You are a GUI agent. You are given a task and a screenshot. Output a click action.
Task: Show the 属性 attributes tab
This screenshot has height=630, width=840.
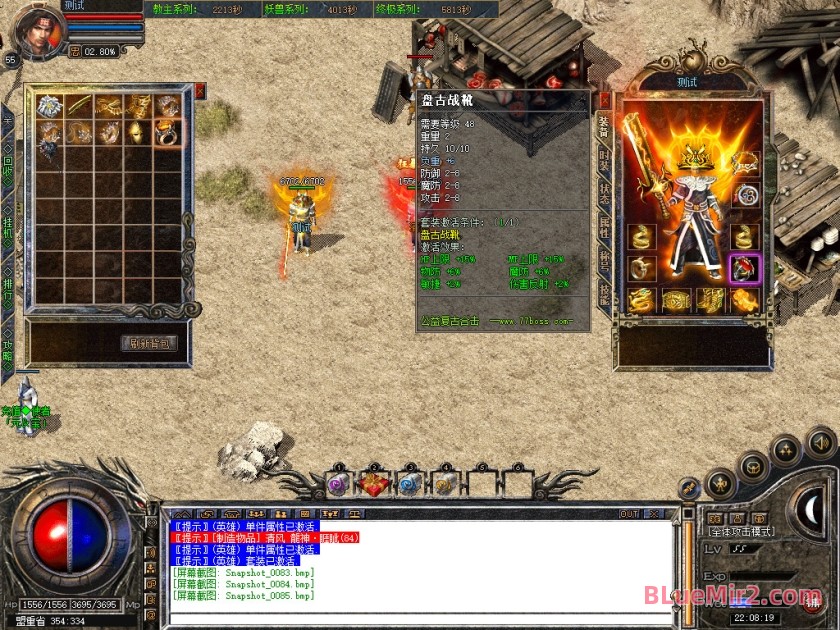click(604, 227)
